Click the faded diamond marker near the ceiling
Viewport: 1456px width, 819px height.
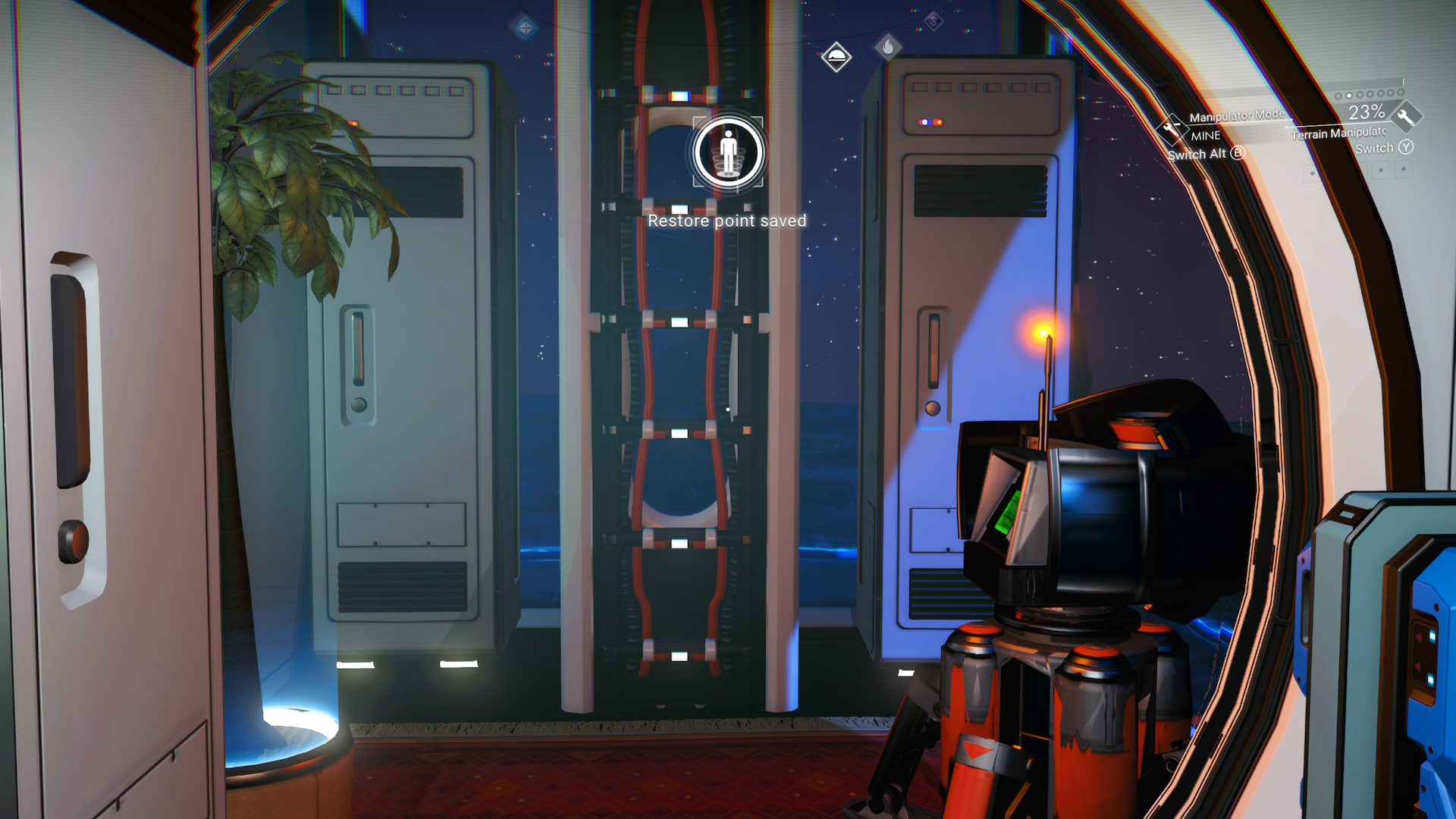coord(934,20)
